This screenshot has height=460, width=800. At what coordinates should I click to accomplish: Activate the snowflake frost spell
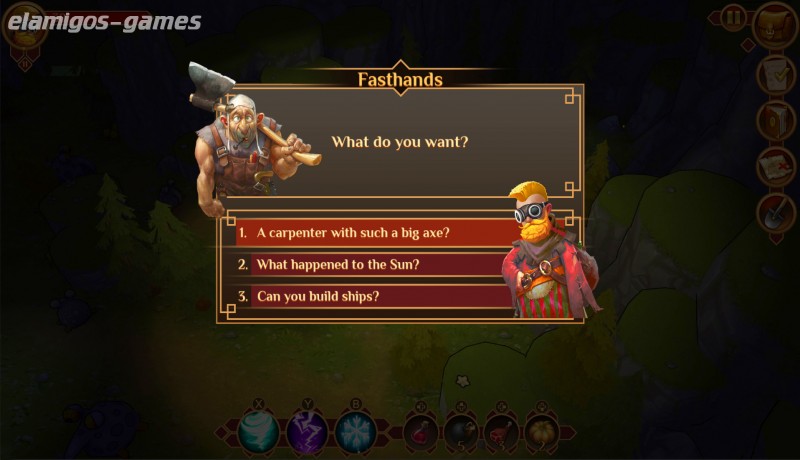[x=355, y=432]
